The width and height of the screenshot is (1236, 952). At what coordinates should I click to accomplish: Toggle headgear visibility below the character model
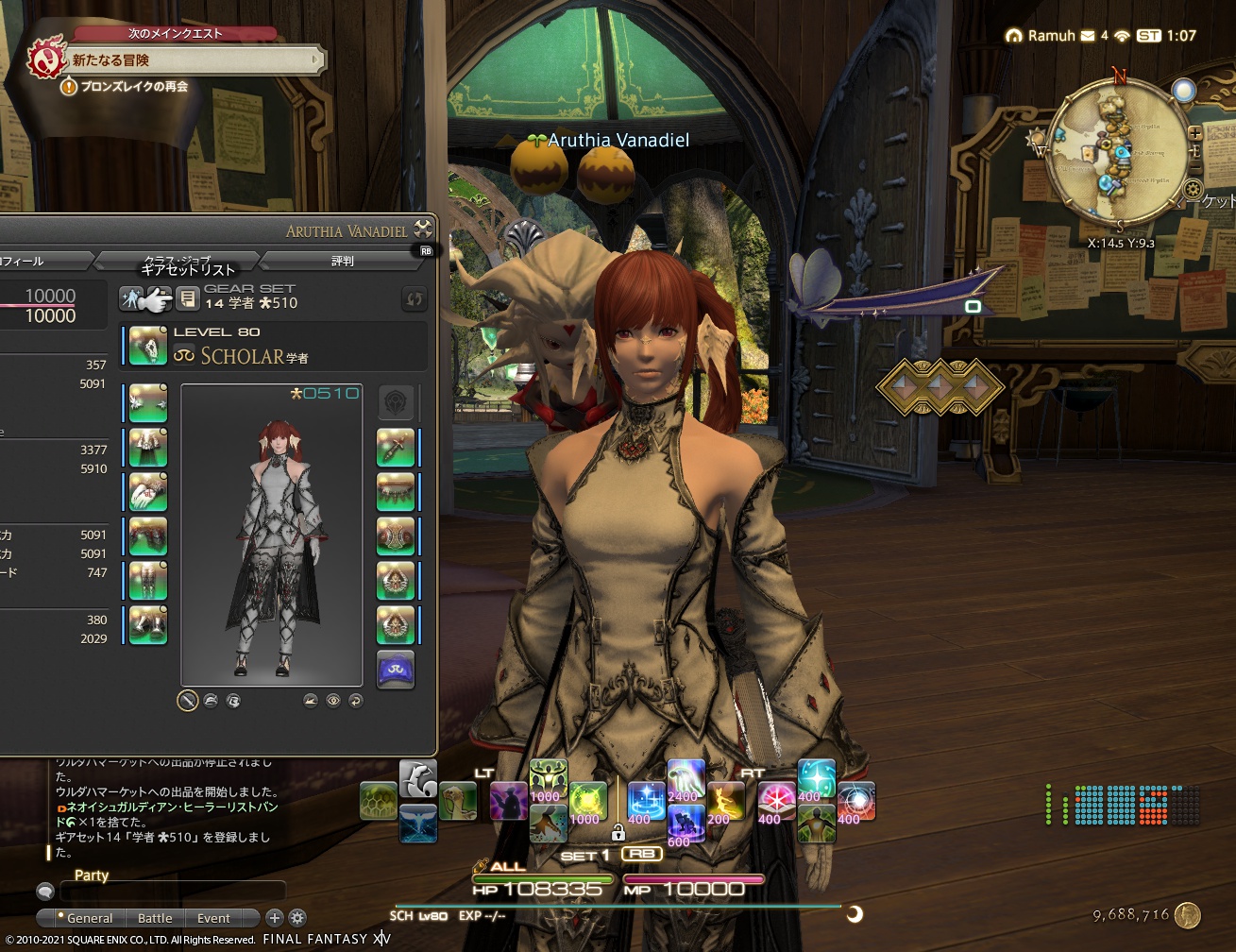click(x=212, y=701)
